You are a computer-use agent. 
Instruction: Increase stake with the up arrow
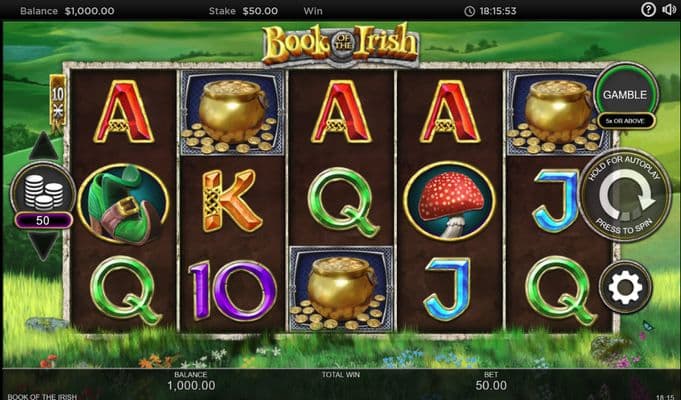[x=43, y=148]
